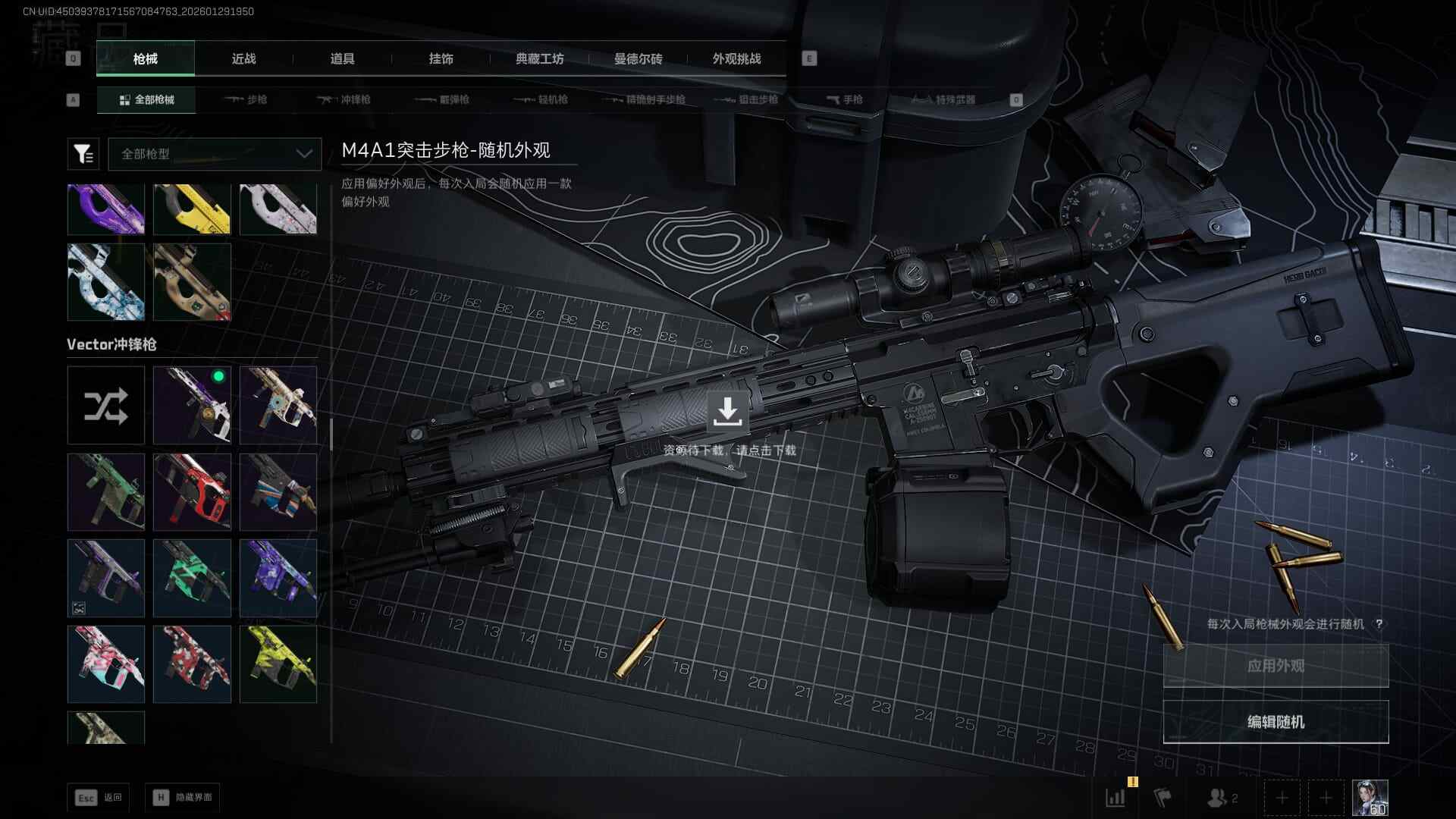Show only 手枪 pistols
Screen dimensions: 1456x819
844,100
